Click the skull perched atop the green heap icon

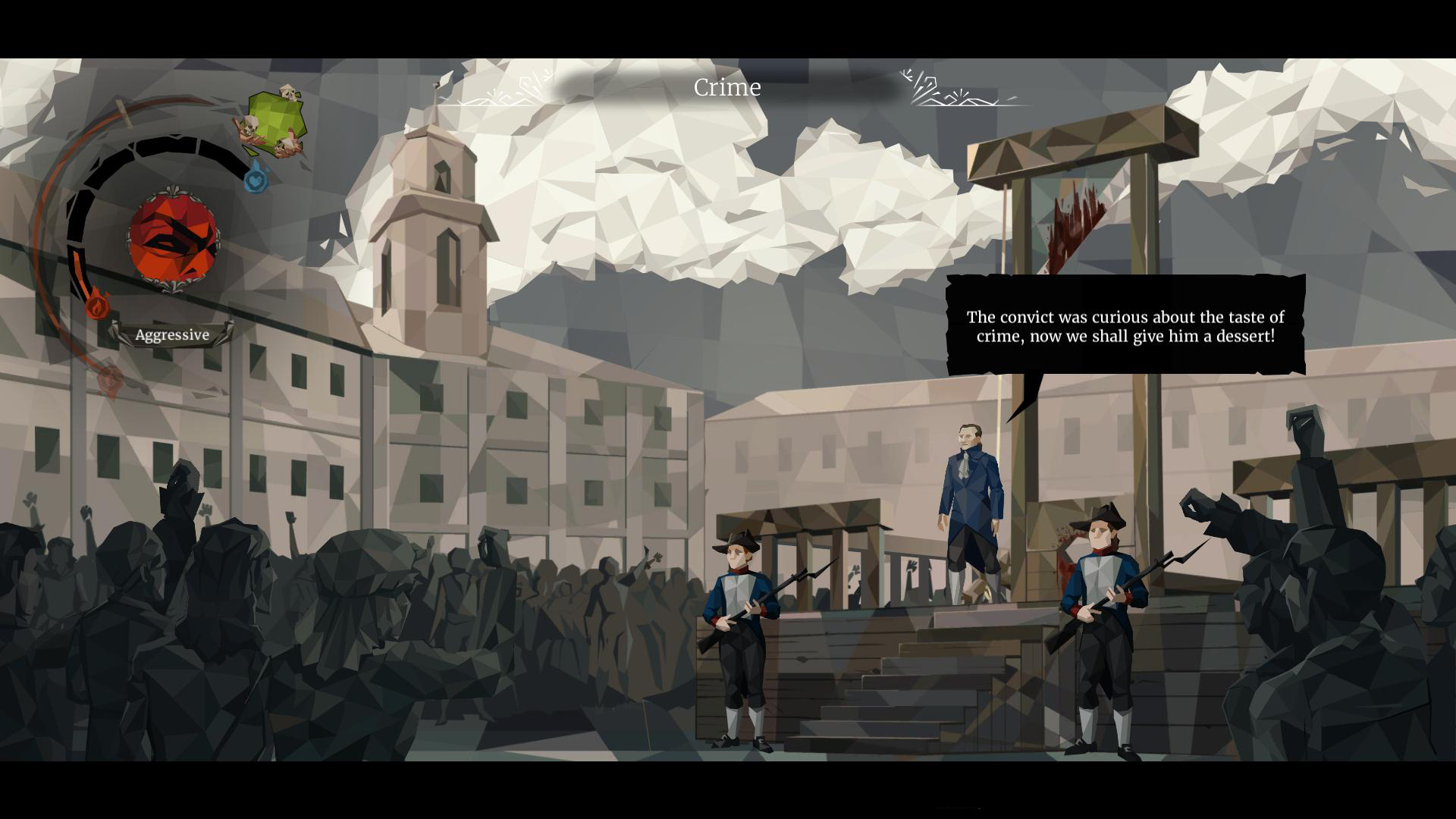tap(287, 91)
